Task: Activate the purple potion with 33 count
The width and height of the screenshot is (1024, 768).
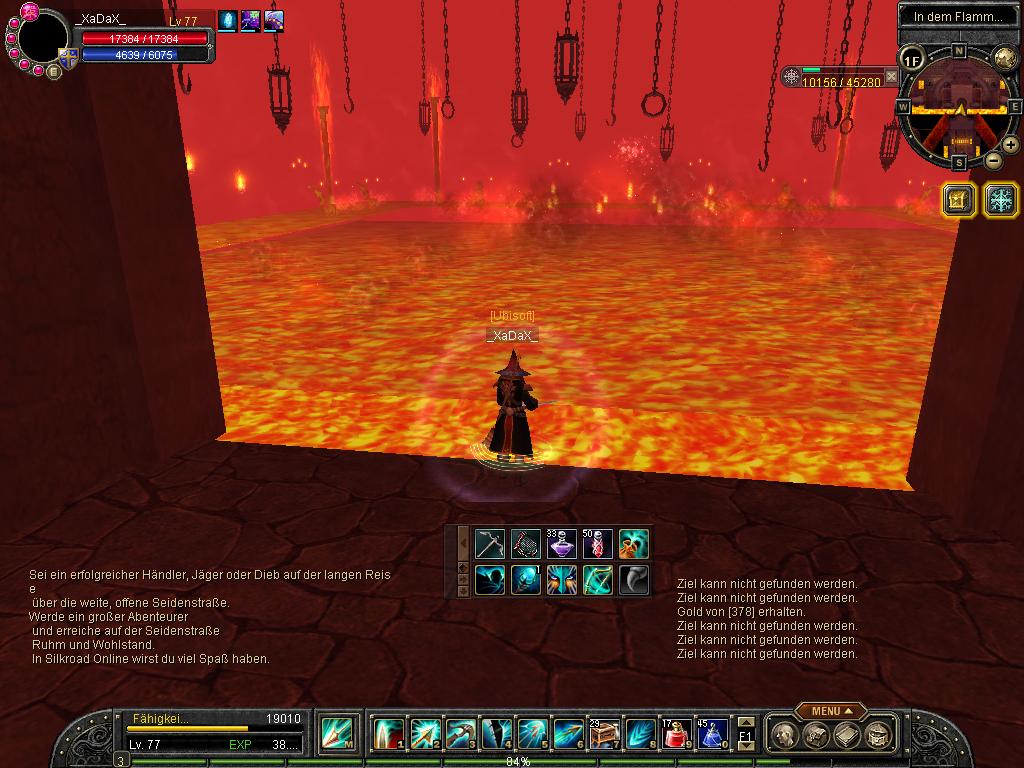Action: [562, 544]
